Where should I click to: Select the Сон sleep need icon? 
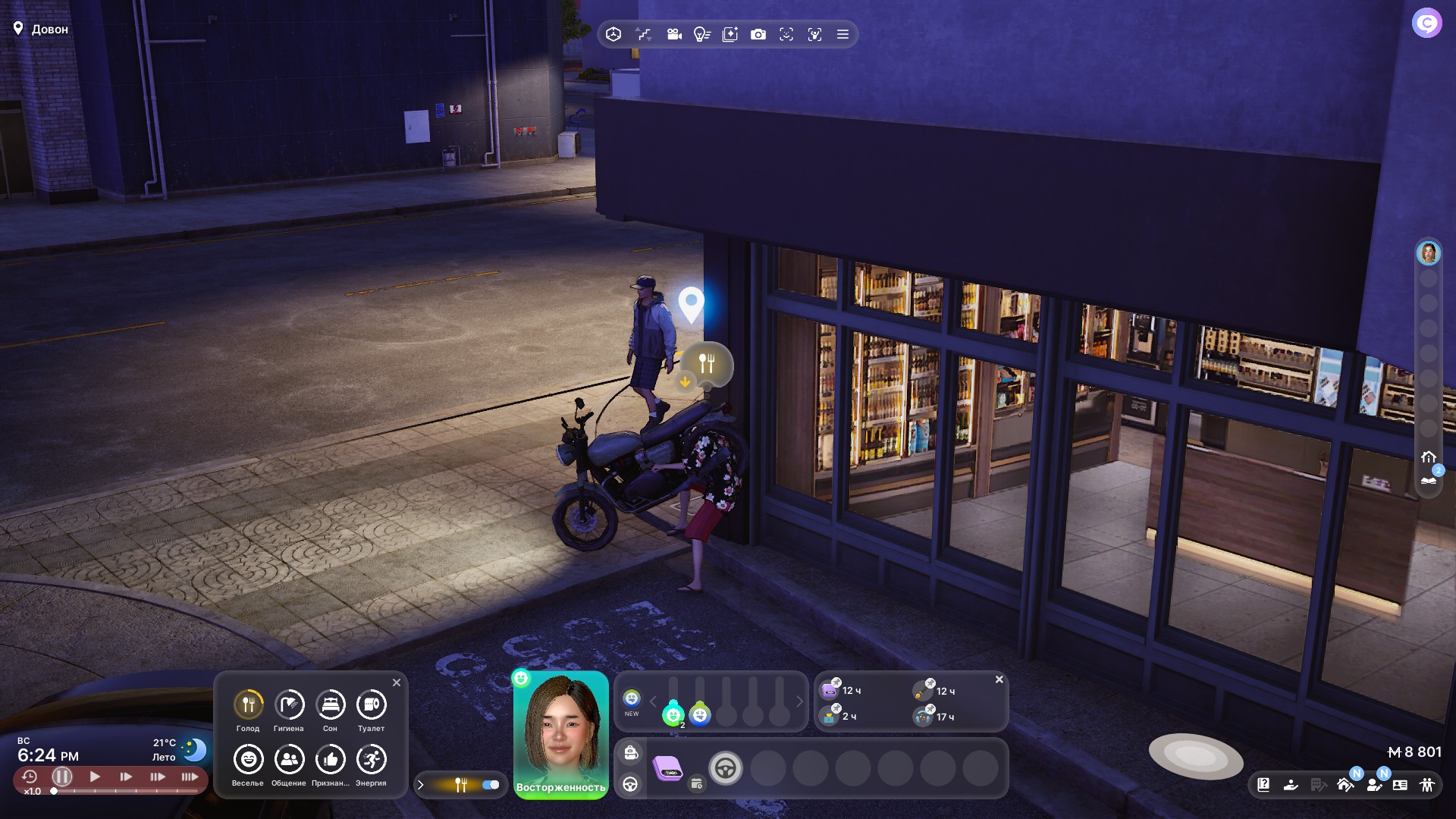(330, 705)
